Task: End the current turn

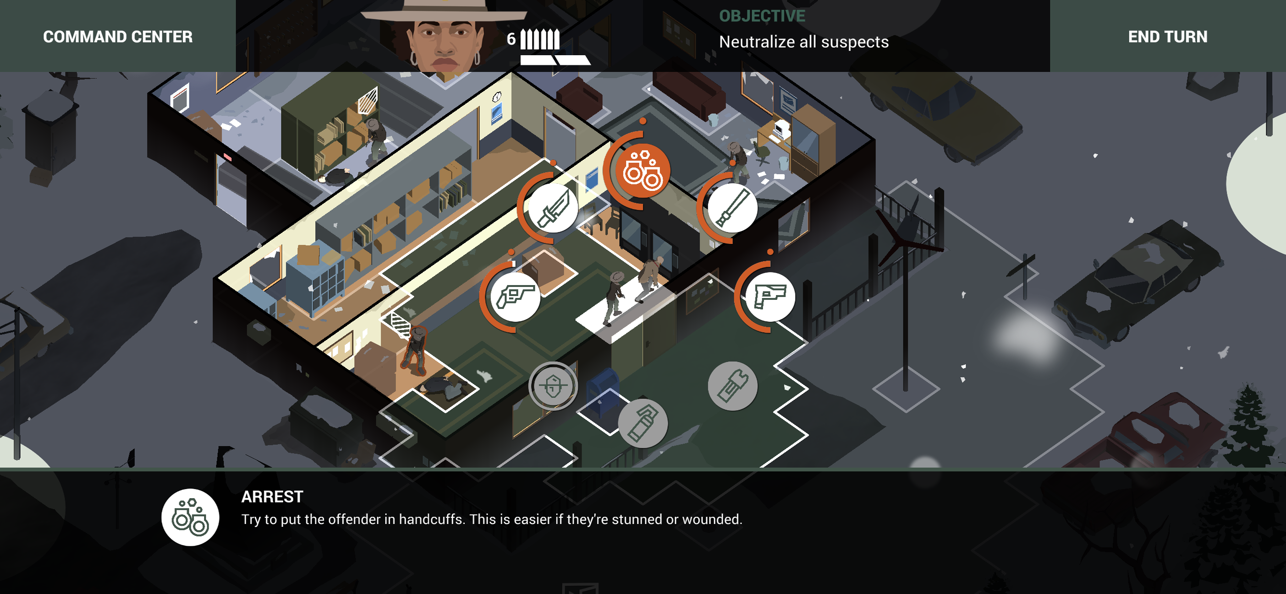Action: coord(1167,37)
